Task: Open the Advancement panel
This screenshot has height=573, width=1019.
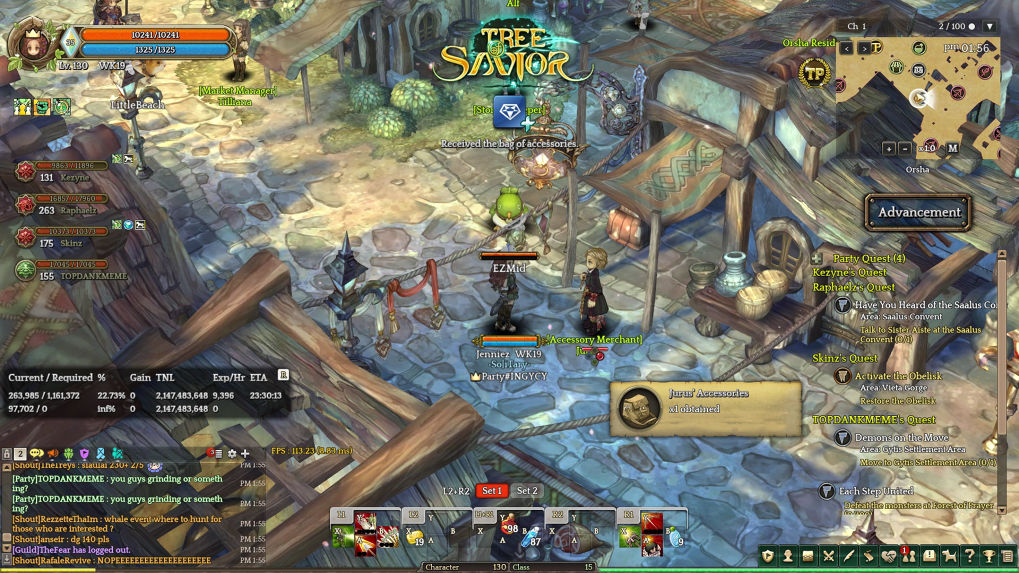Action: (918, 212)
